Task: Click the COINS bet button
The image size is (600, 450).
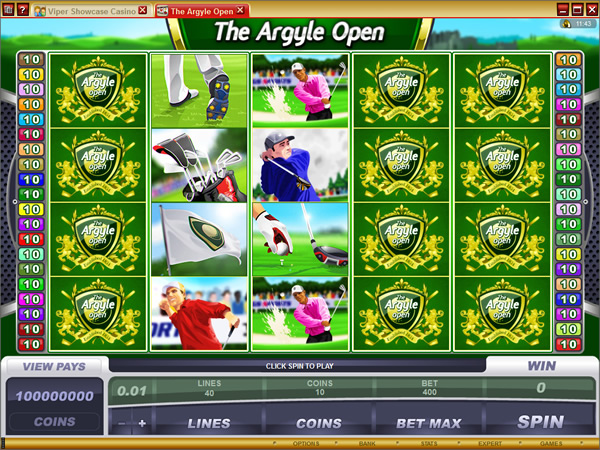Action: 319,423
